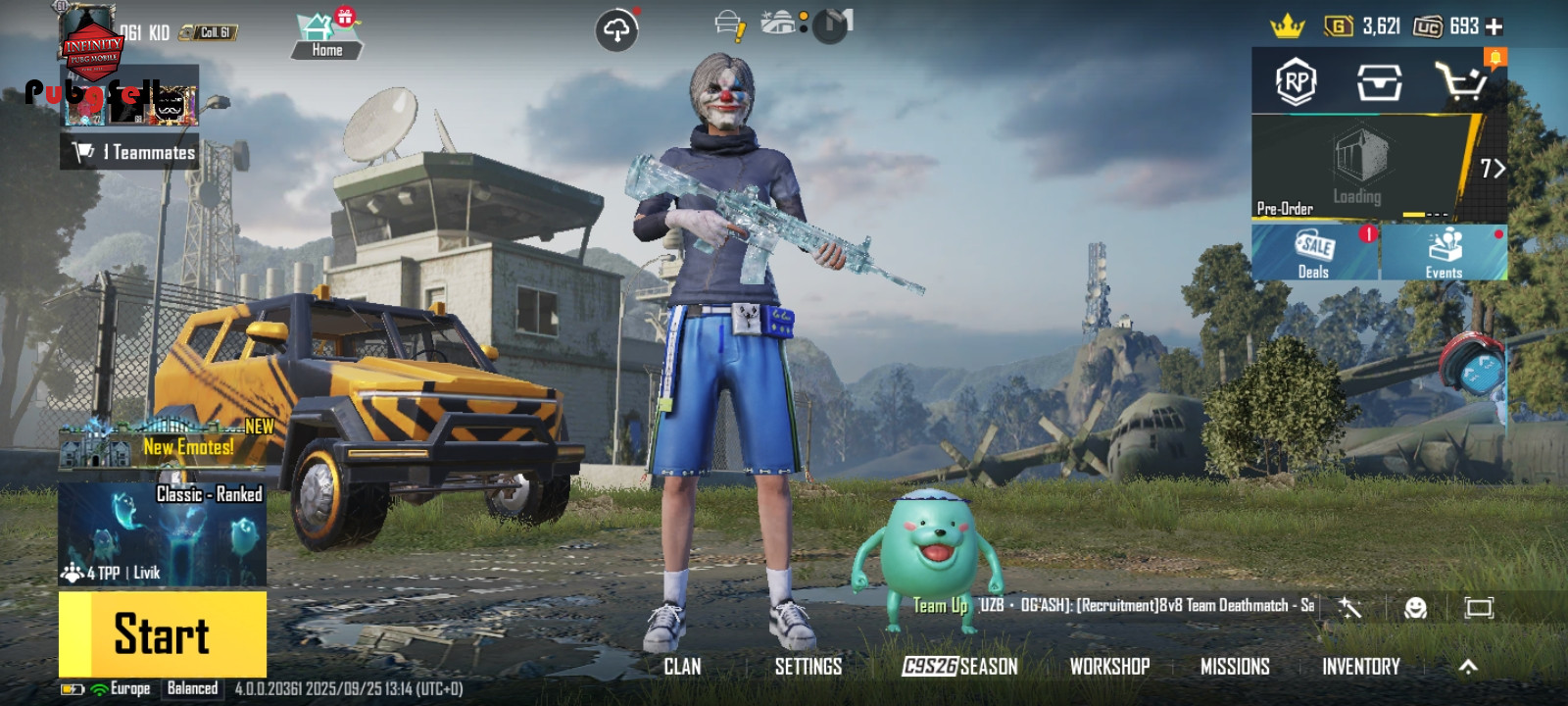
Task: Open the MISSIONS menu
Action: (1235, 667)
